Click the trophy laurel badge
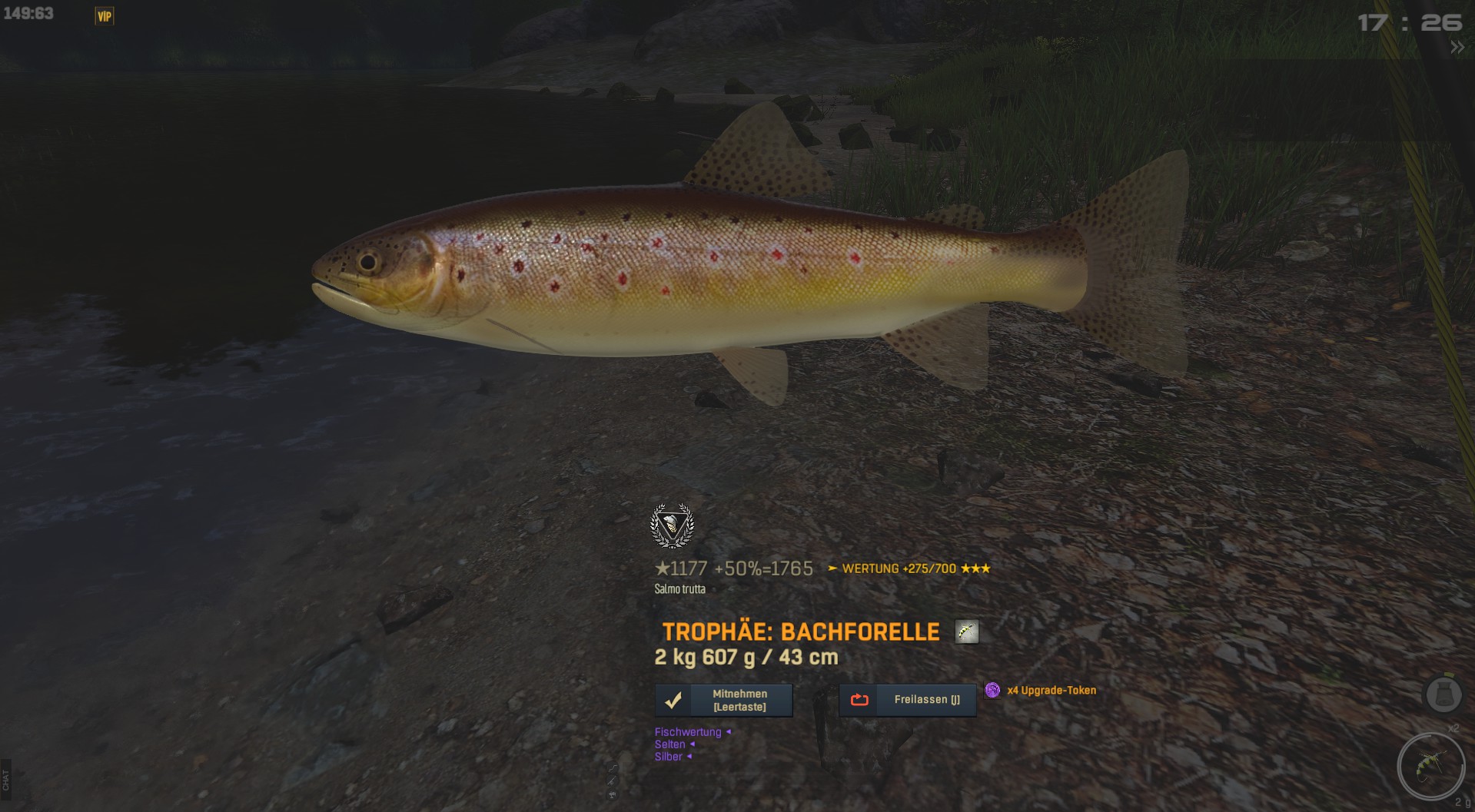 click(x=672, y=526)
